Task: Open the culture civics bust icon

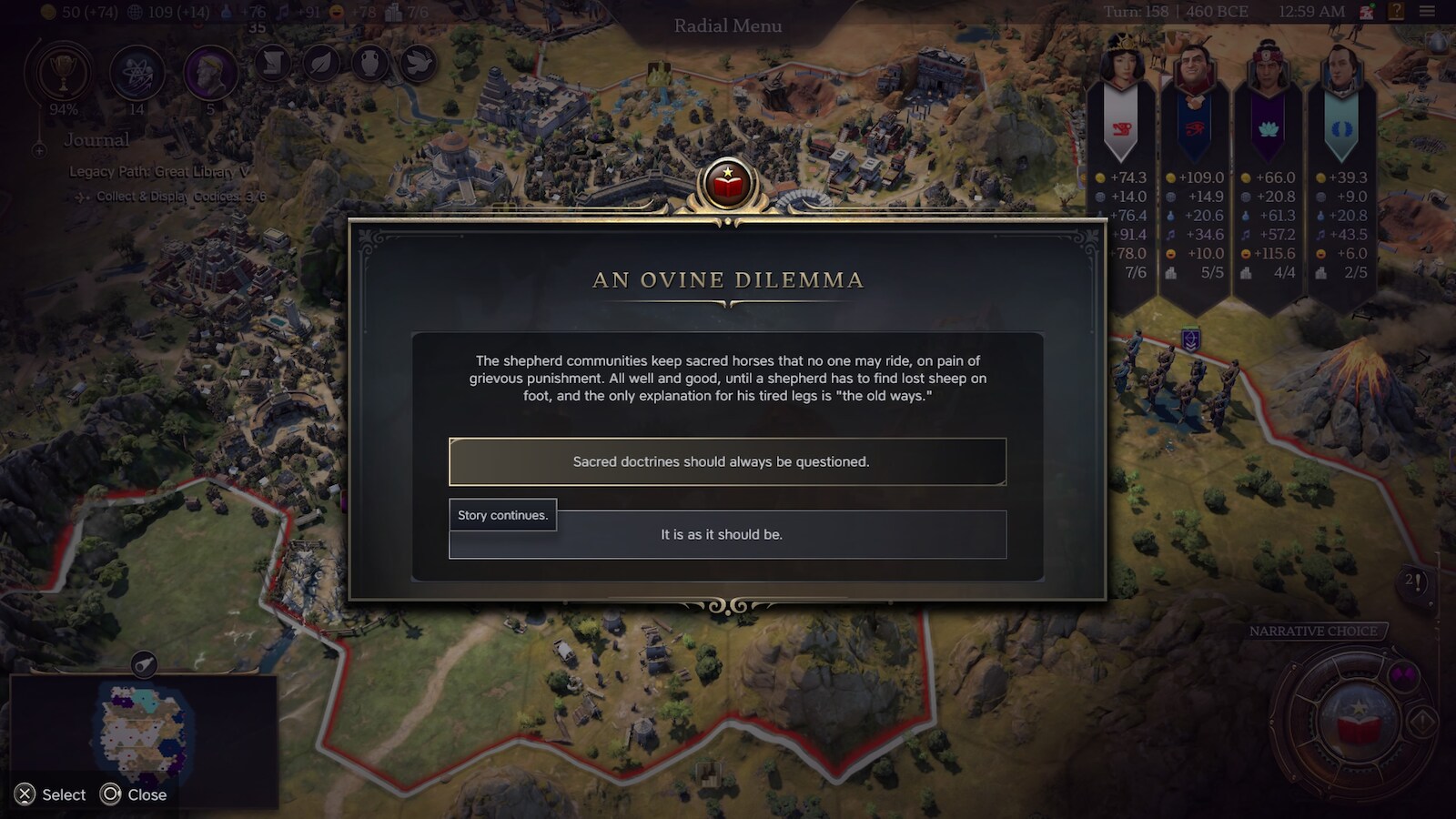Action: pyautogui.click(x=210, y=73)
